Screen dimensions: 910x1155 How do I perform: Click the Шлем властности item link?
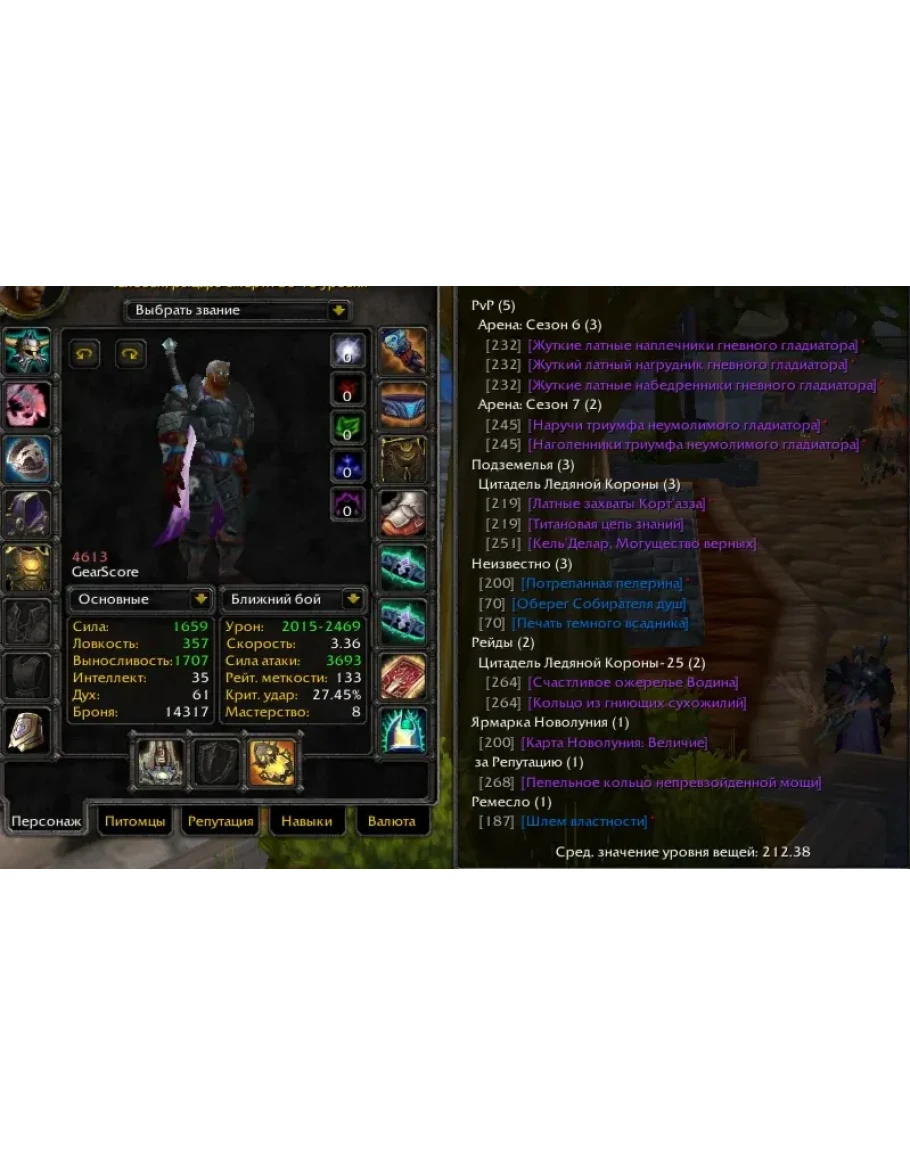click(584, 821)
